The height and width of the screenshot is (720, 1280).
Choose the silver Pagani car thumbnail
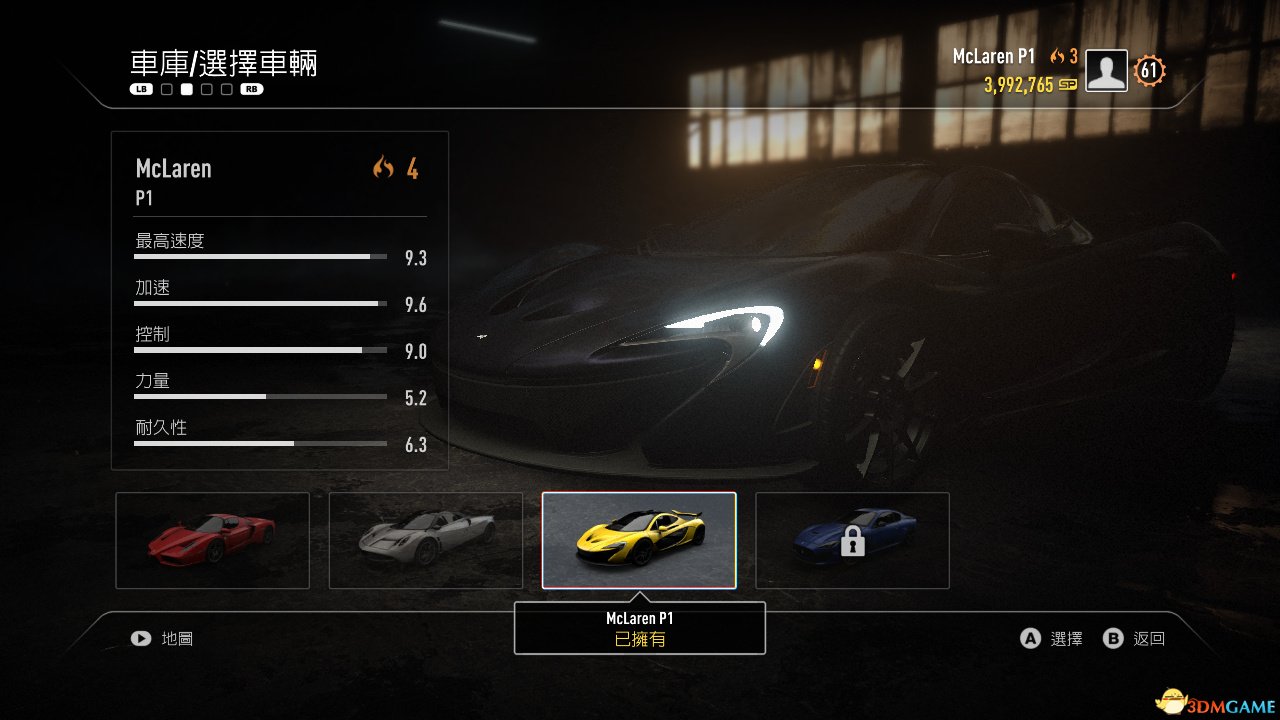click(426, 540)
